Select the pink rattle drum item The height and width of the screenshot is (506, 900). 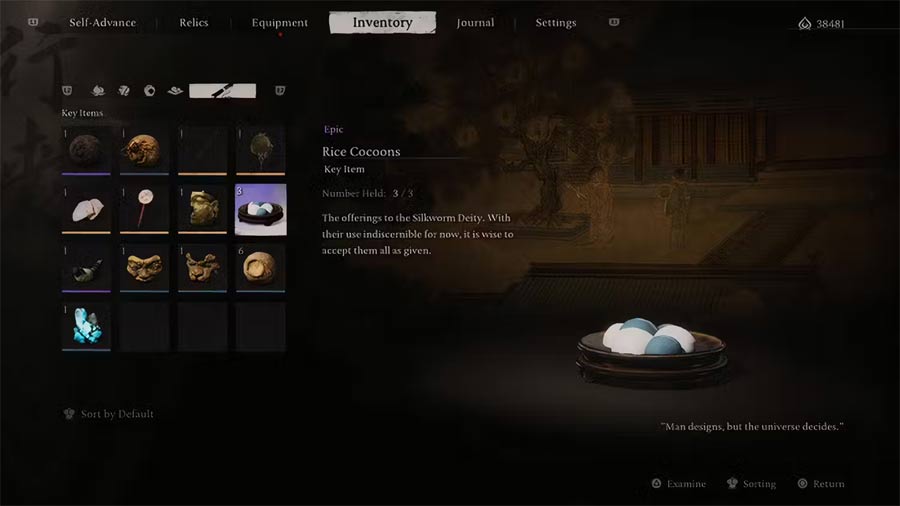click(144, 210)
